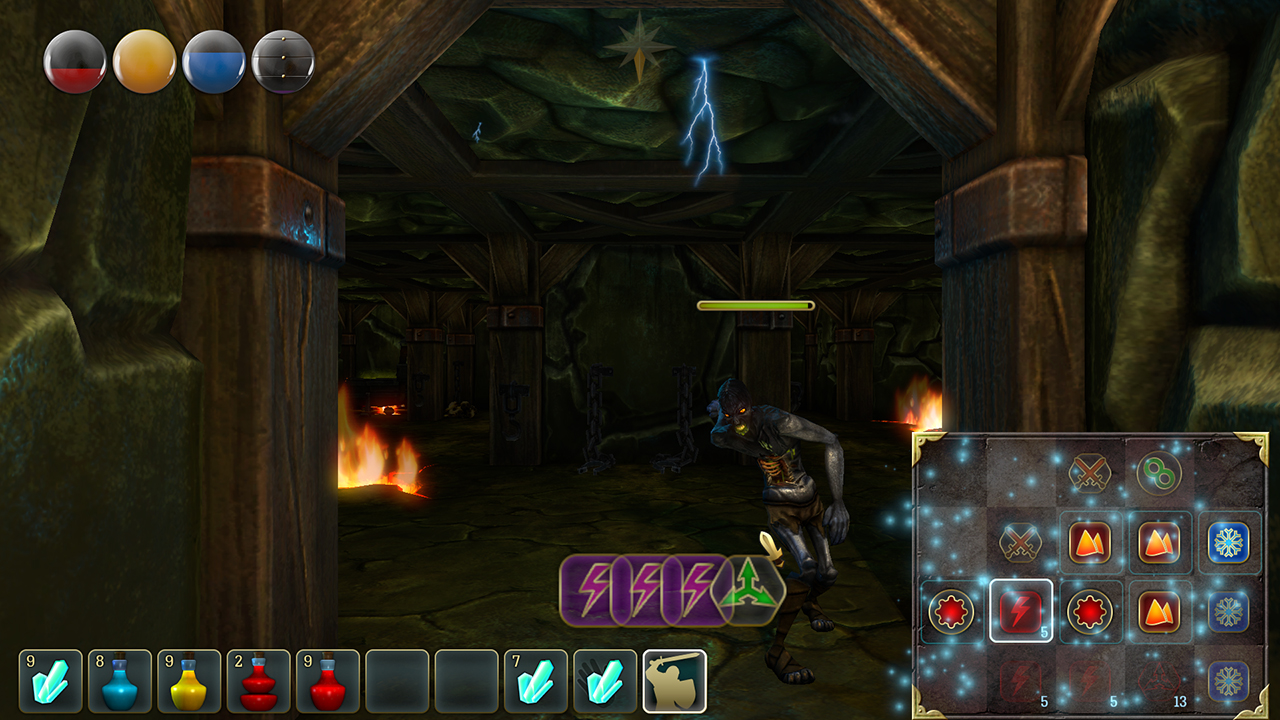Use the round red potion with count 9
Image resolution: width=1280 pixels, height=720 pixels.
pyautogui.click(x=327, y=681)
